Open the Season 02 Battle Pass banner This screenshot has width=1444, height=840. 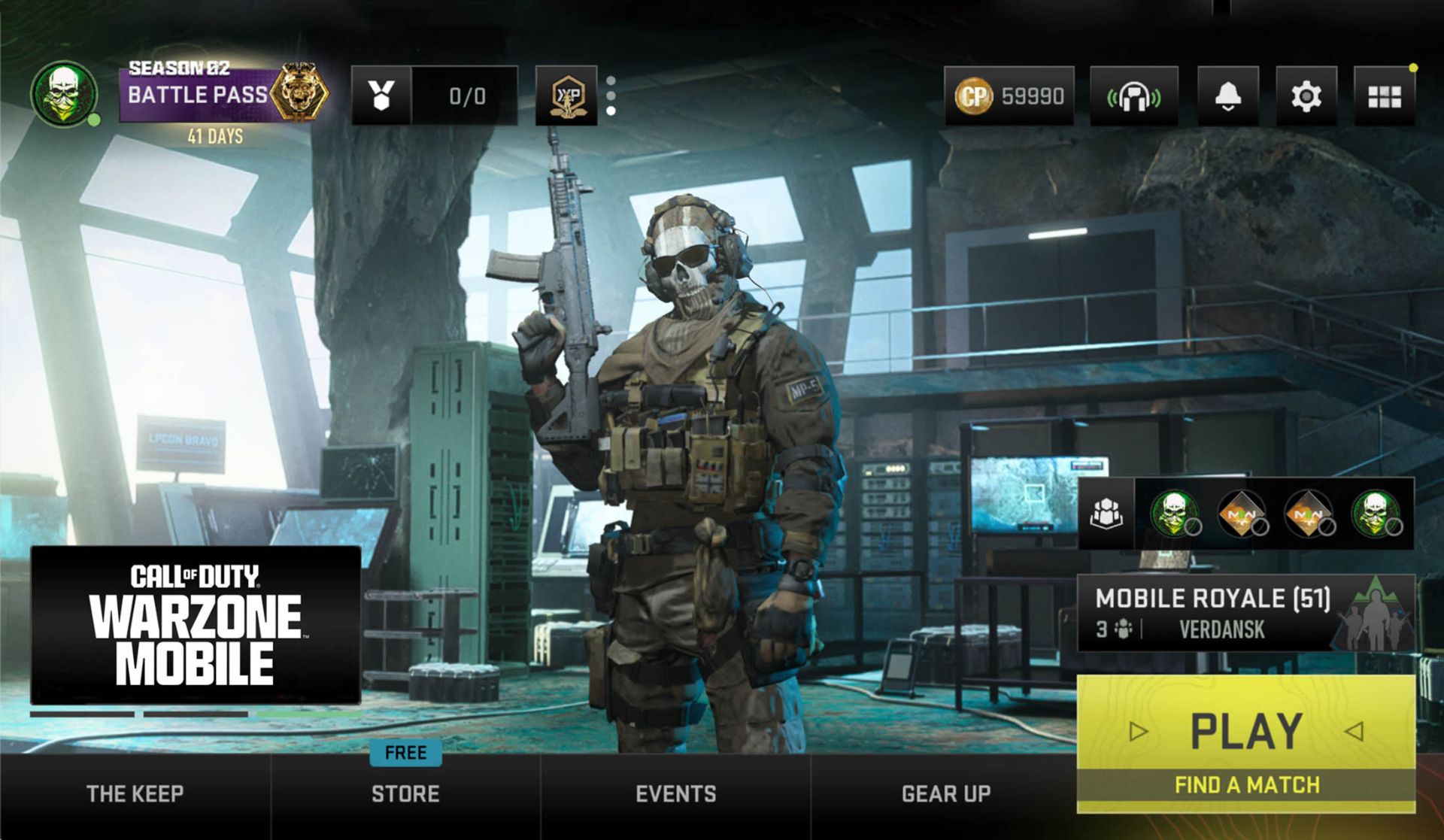[223, 95]
